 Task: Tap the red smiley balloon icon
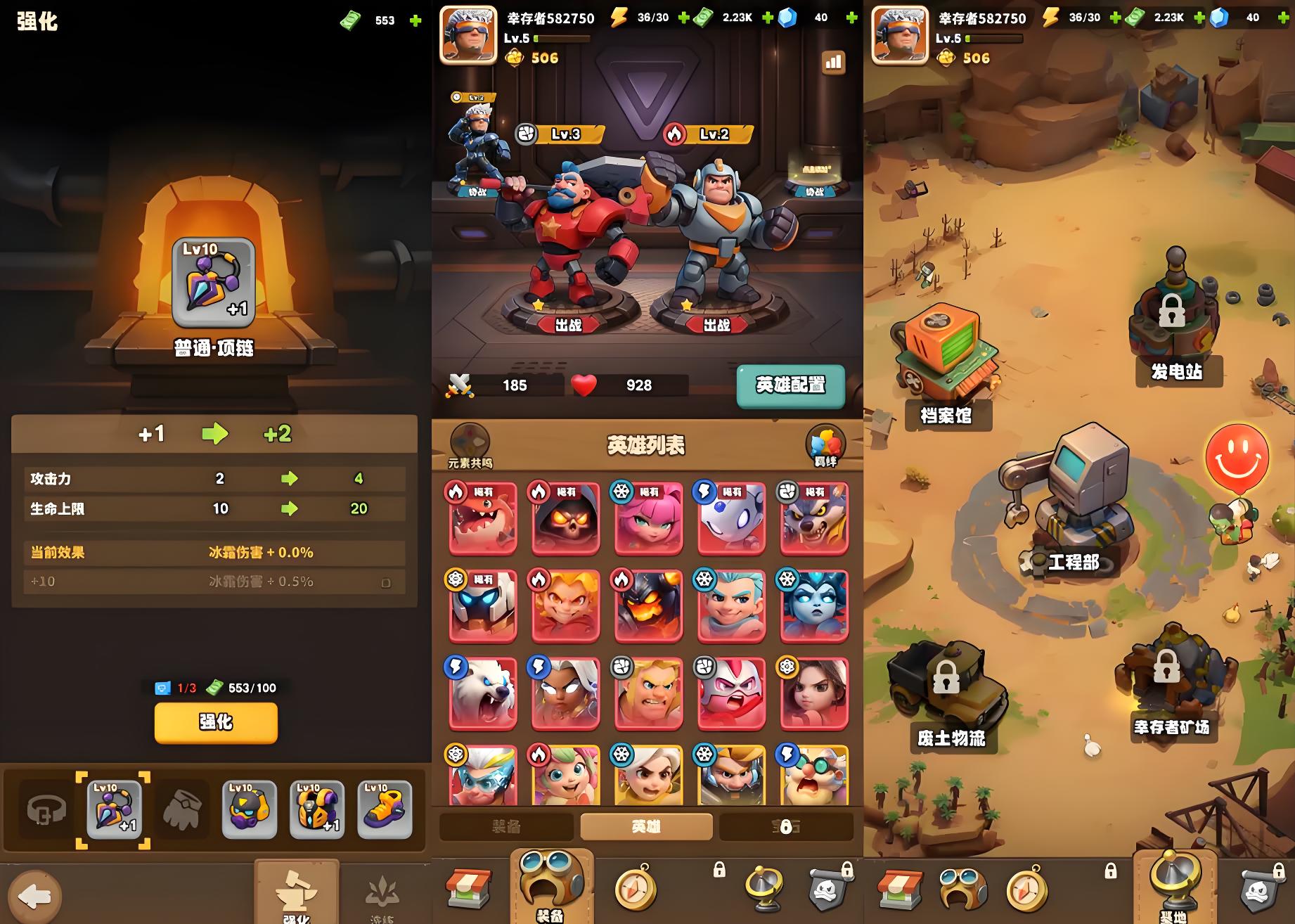coord(1237,456)
